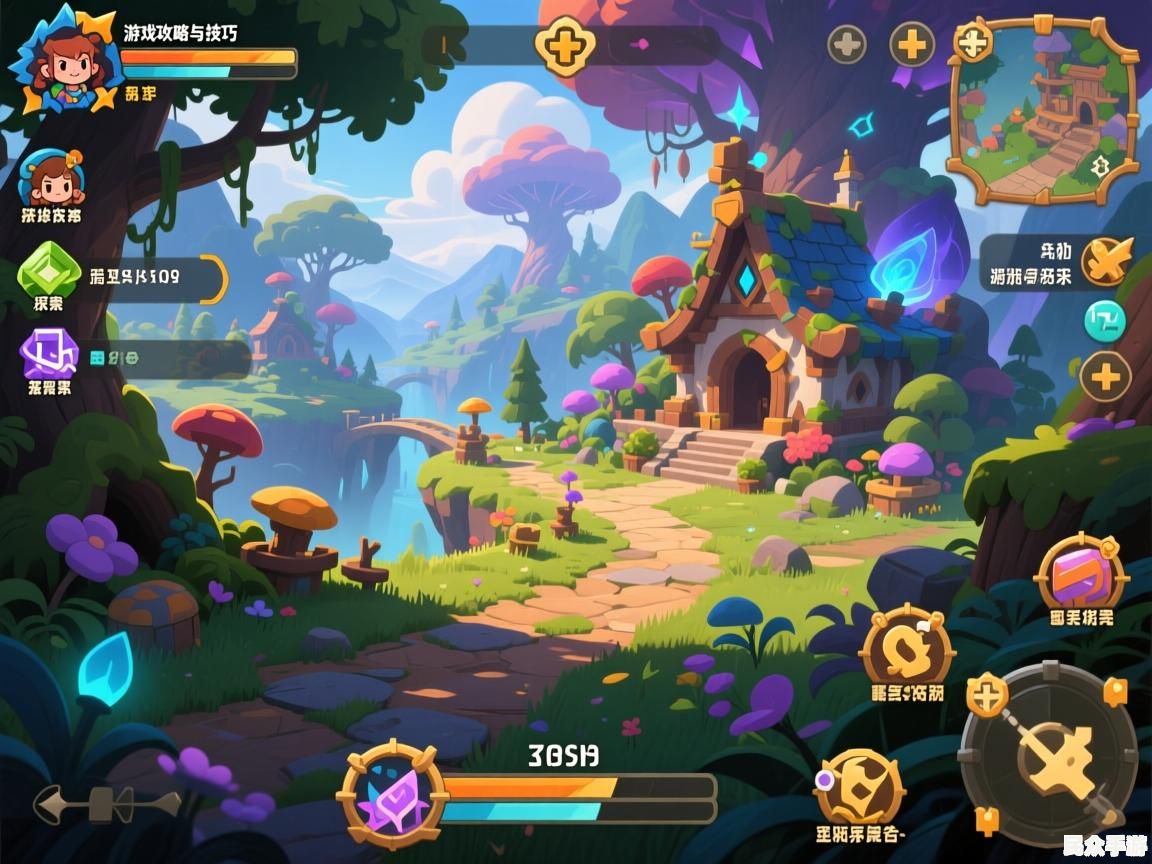Select the girl character icon in blue frame
This screenshot has height=864, width=1152.
click(51, 179)
